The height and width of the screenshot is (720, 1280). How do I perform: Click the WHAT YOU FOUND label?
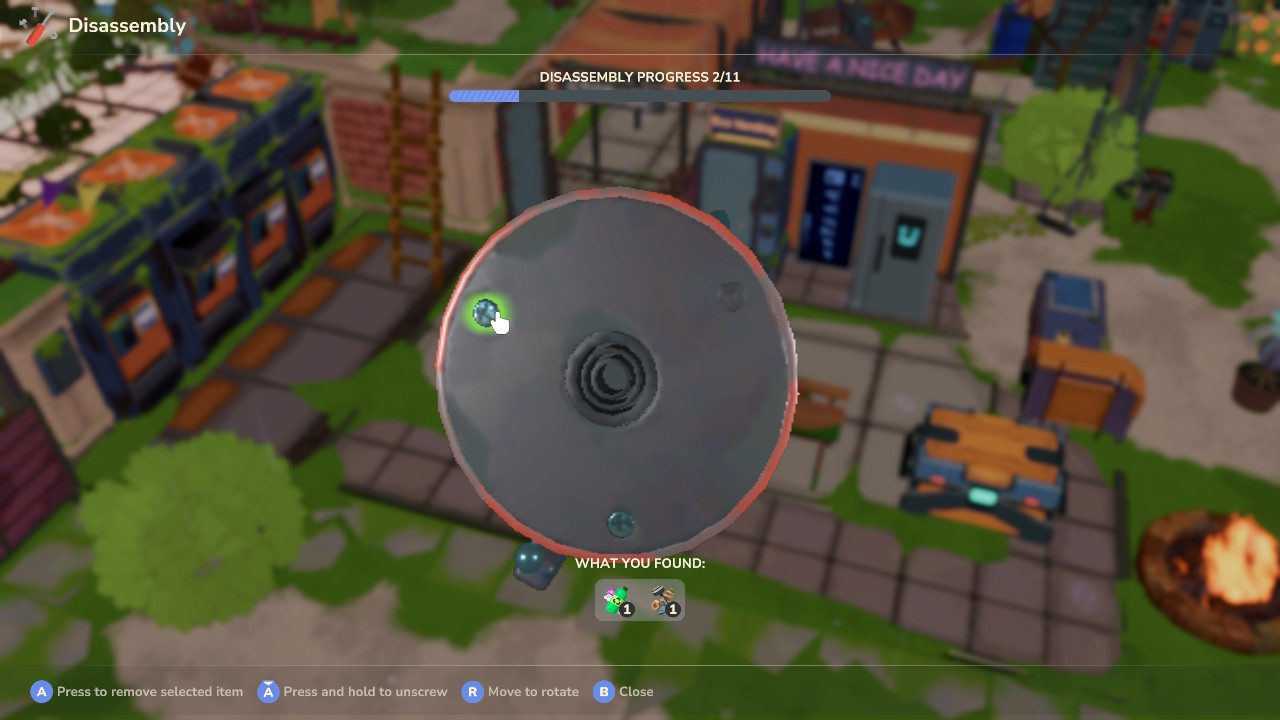[x=640, y=563]
